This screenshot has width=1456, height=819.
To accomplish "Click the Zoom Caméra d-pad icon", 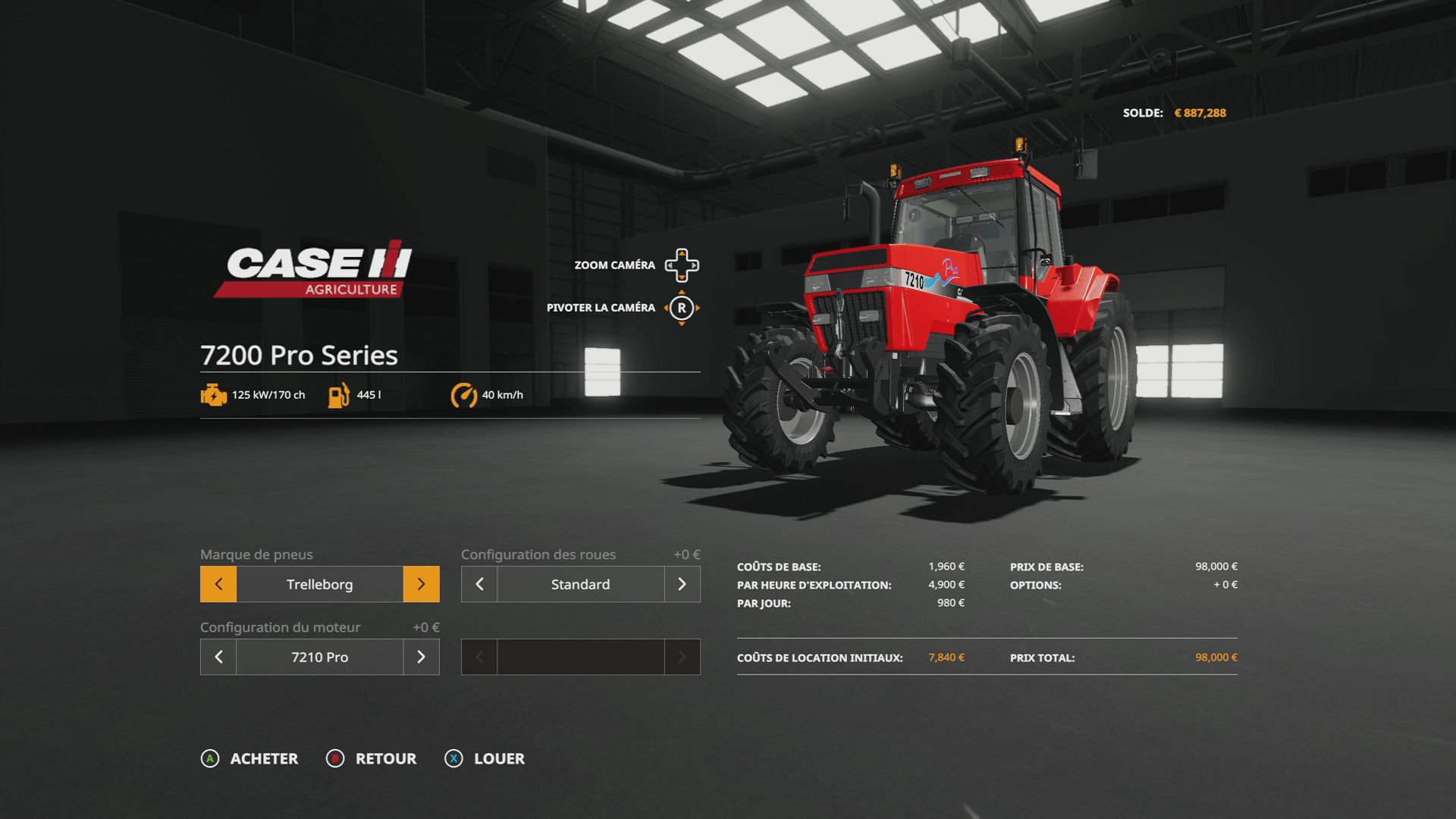I will tap(683, 265).
